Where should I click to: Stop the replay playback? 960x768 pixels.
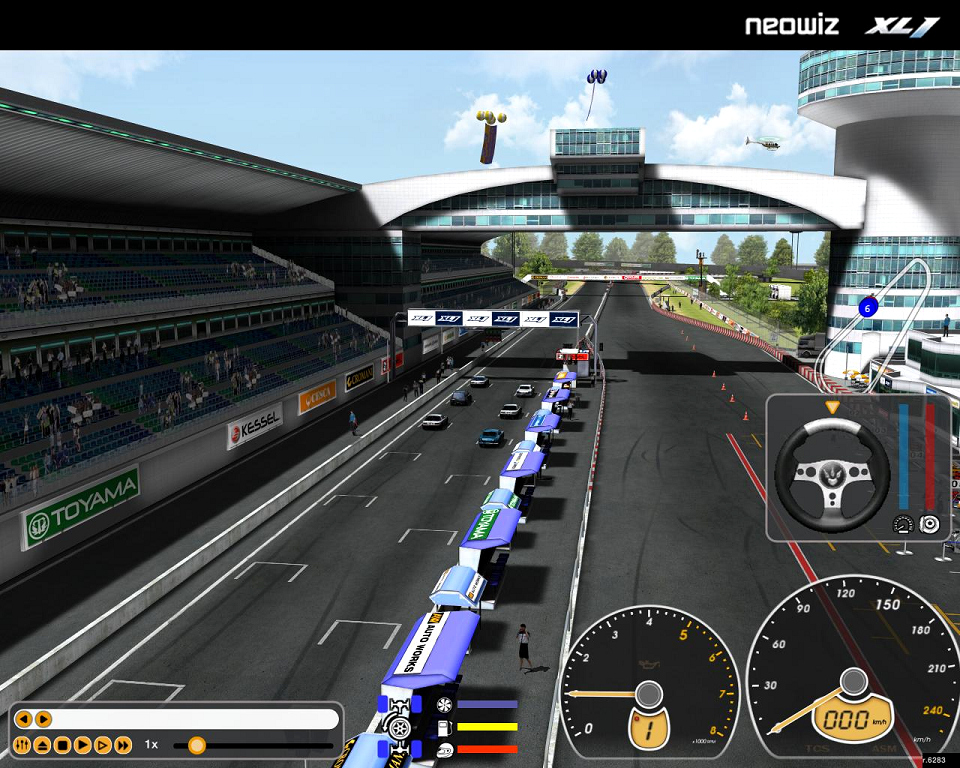click(63, 745)
